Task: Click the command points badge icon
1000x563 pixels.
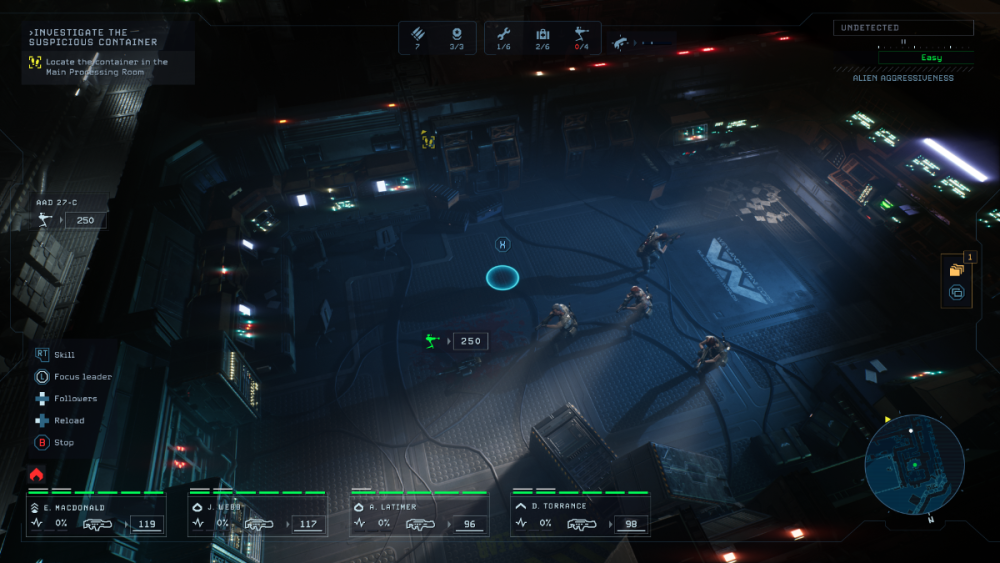Action: [x=456, y=35]
